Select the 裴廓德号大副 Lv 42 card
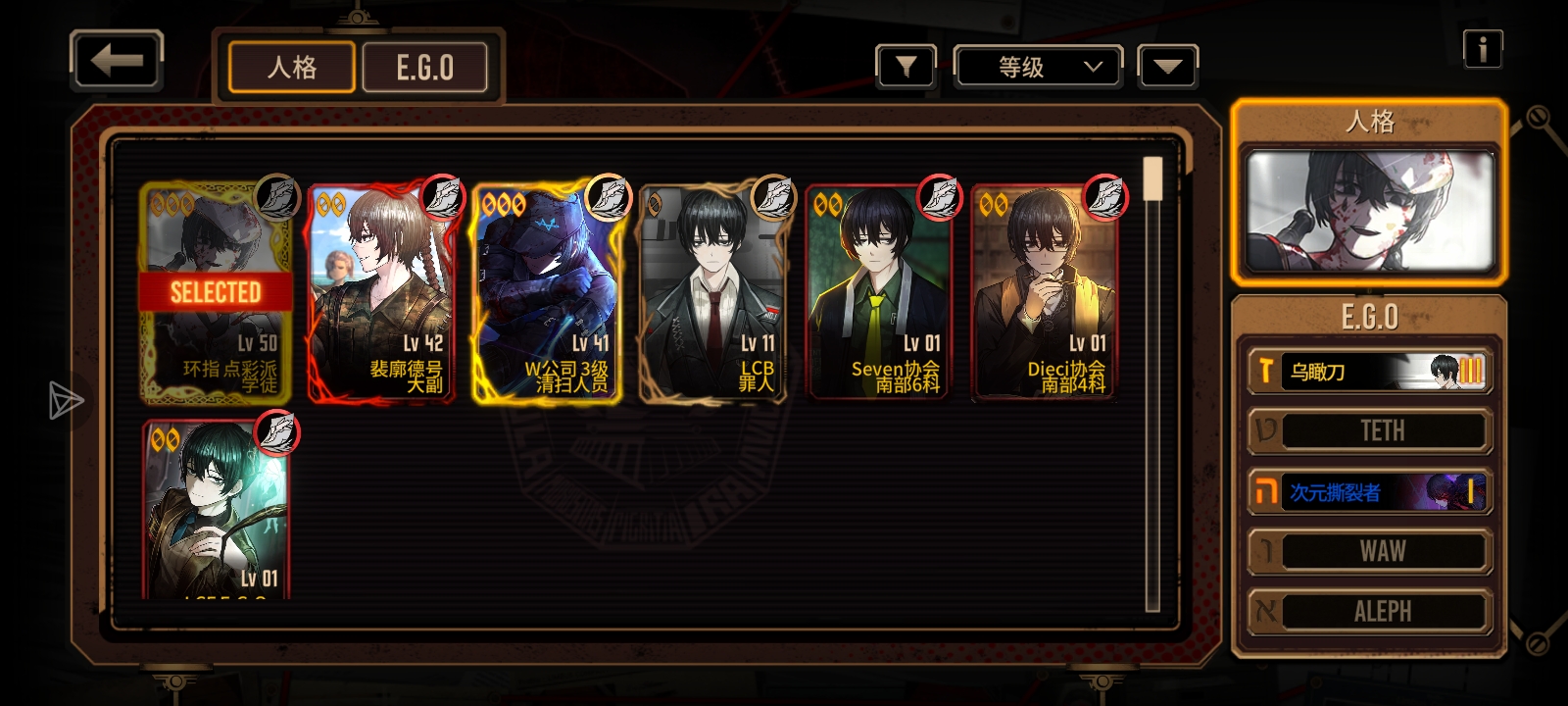Screen dimensions: 1568x706 381,293
